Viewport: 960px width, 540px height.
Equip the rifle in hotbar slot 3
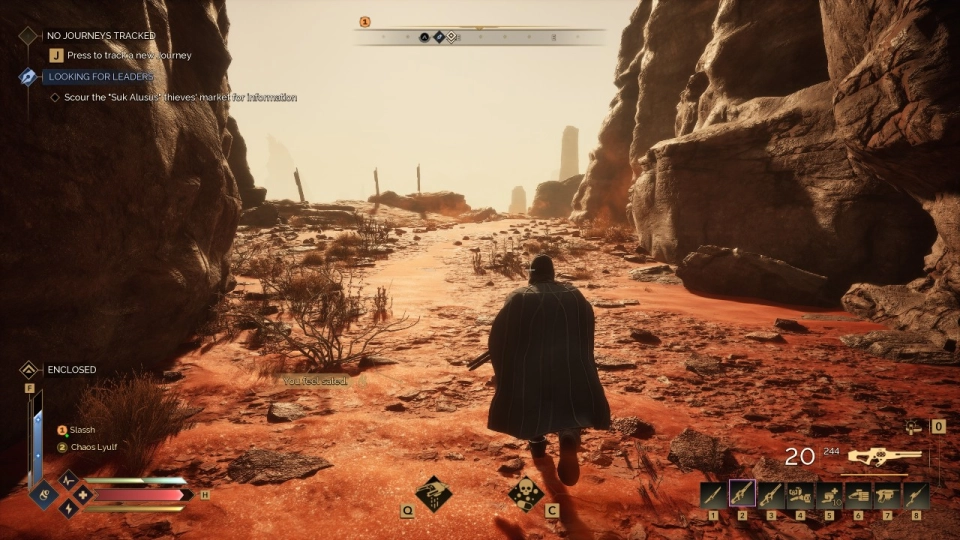coord(771,495)
